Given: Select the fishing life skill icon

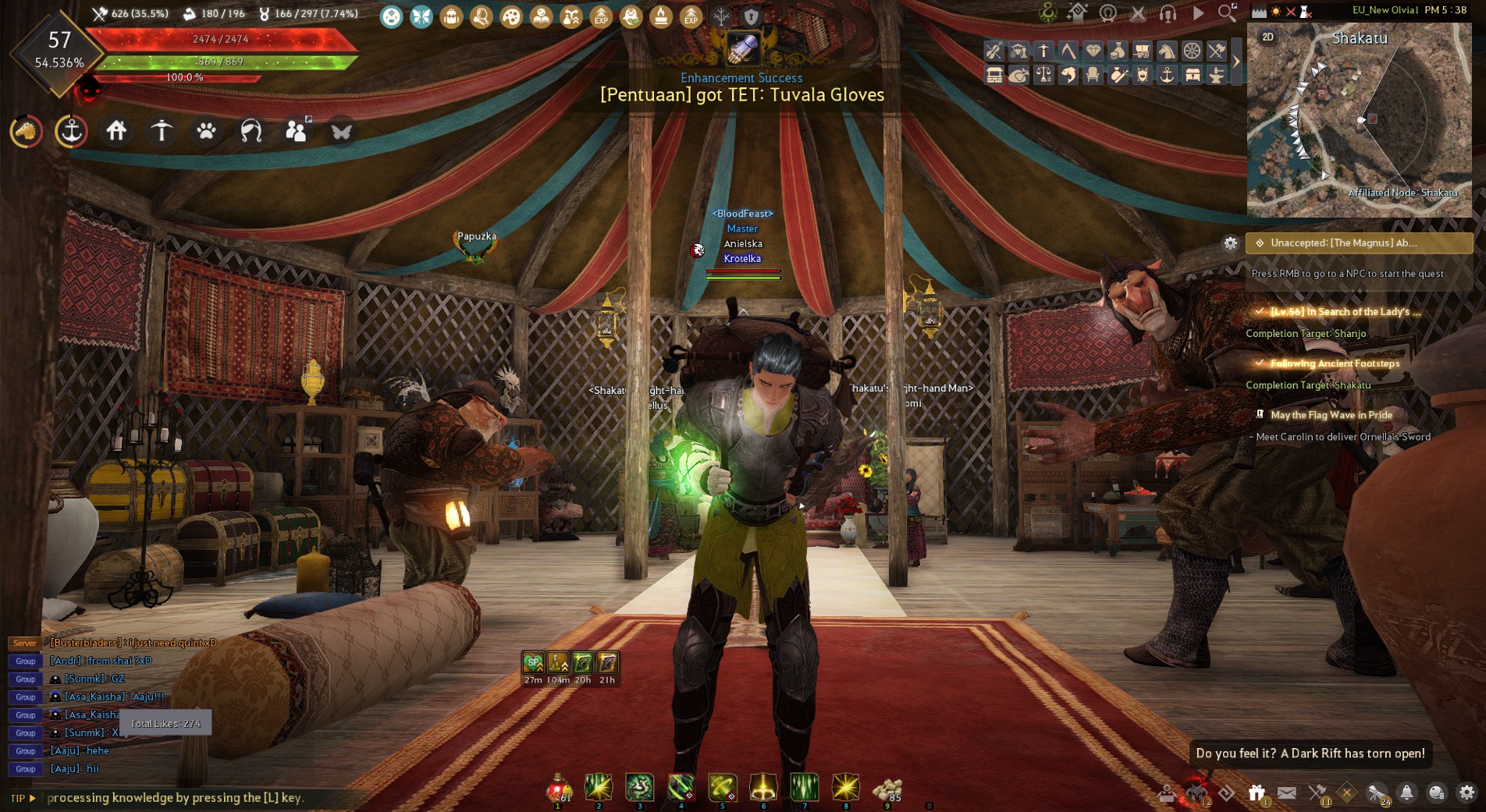Looking at the screenshot, I should 1068,76.
